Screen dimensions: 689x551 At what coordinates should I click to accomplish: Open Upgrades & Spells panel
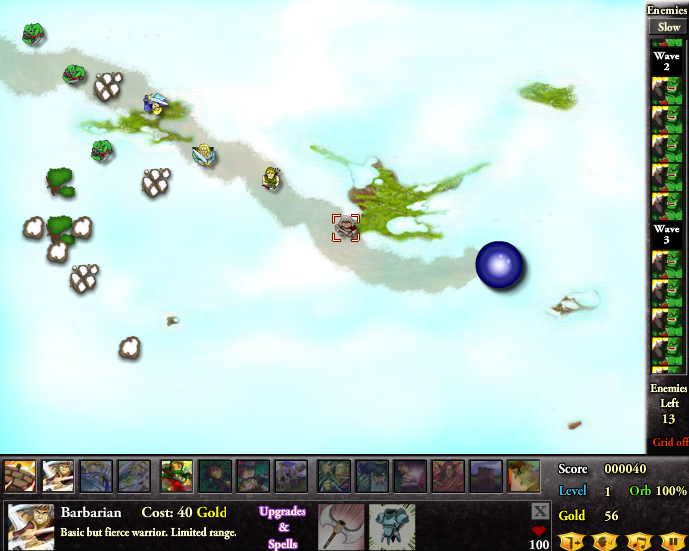(282, 527)
